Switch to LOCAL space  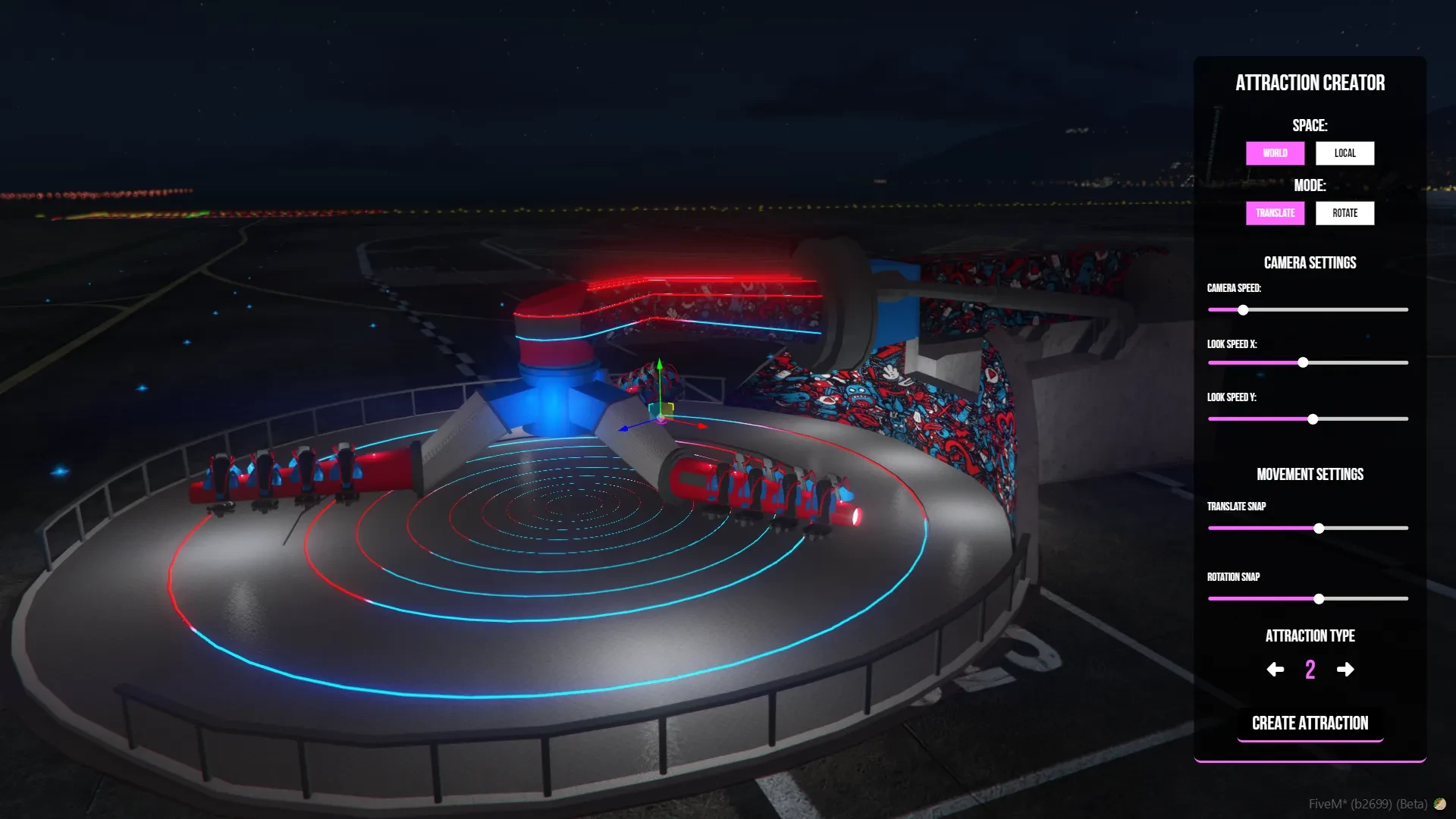(x=1345, y=153)
